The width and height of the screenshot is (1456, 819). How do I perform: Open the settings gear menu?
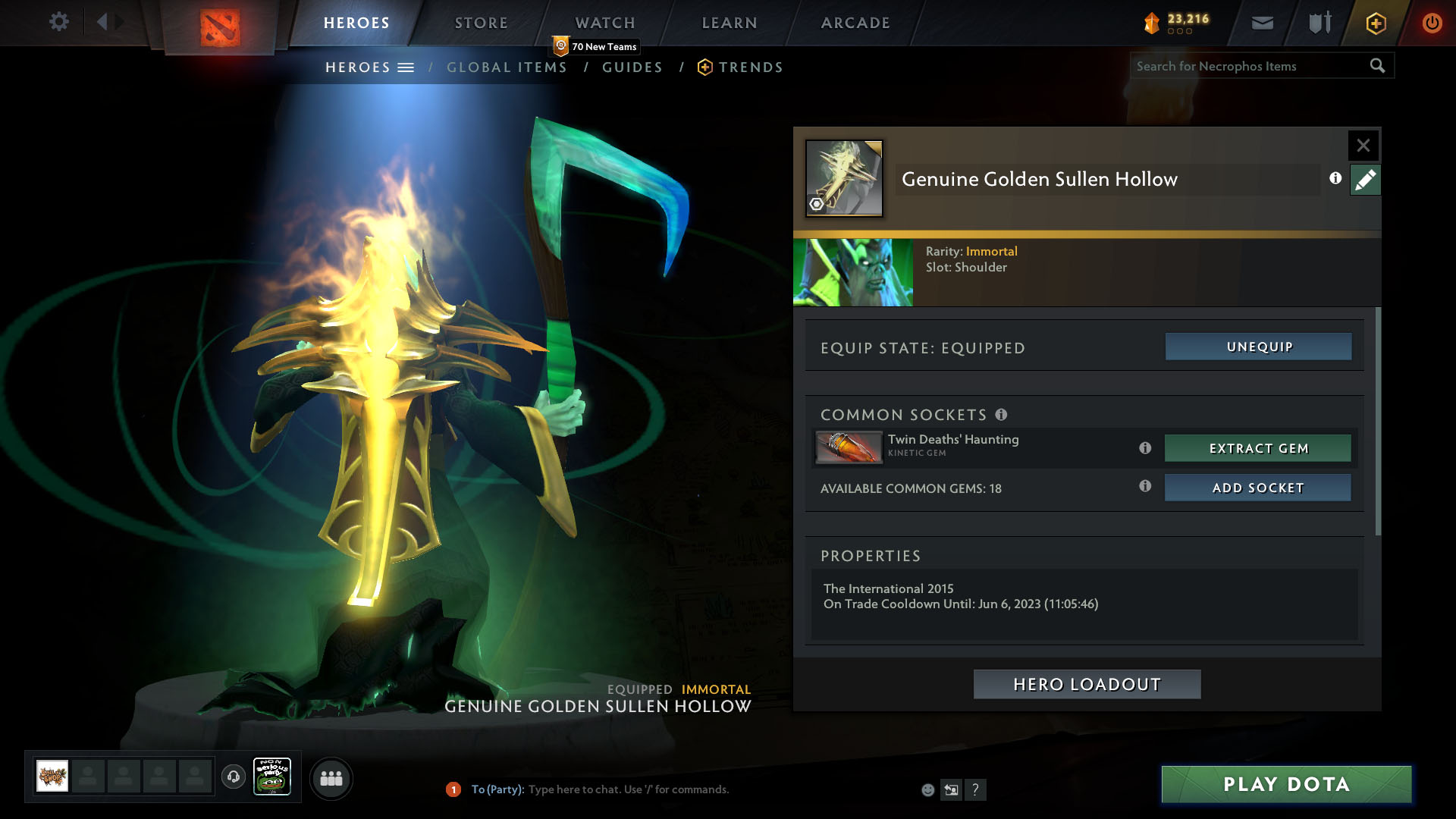(x=58, y=22)
